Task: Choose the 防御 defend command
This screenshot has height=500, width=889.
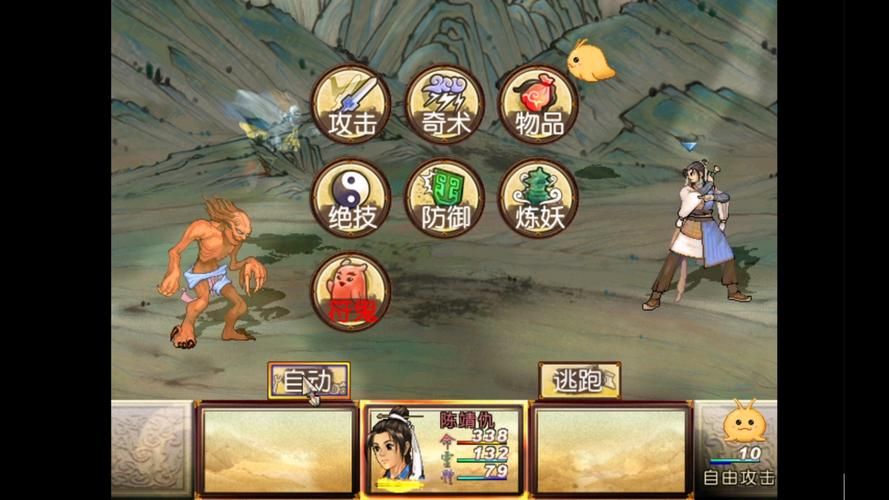Action: (444, 197)
